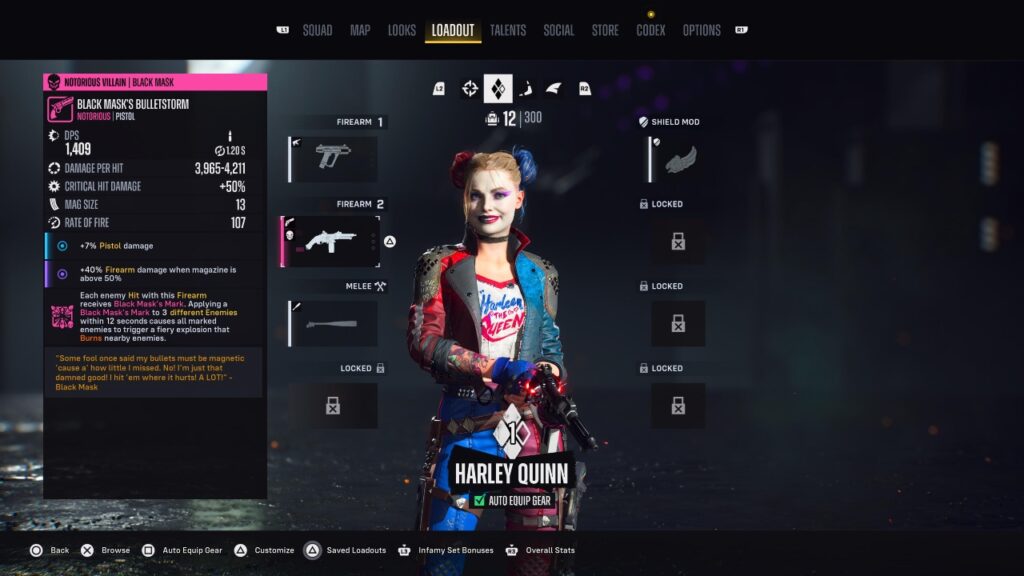This screenshot has width=1024, height=576.
Task: Choose the Firearm 2 Bulletstorm pistol slot
Action: pos(333,241)
